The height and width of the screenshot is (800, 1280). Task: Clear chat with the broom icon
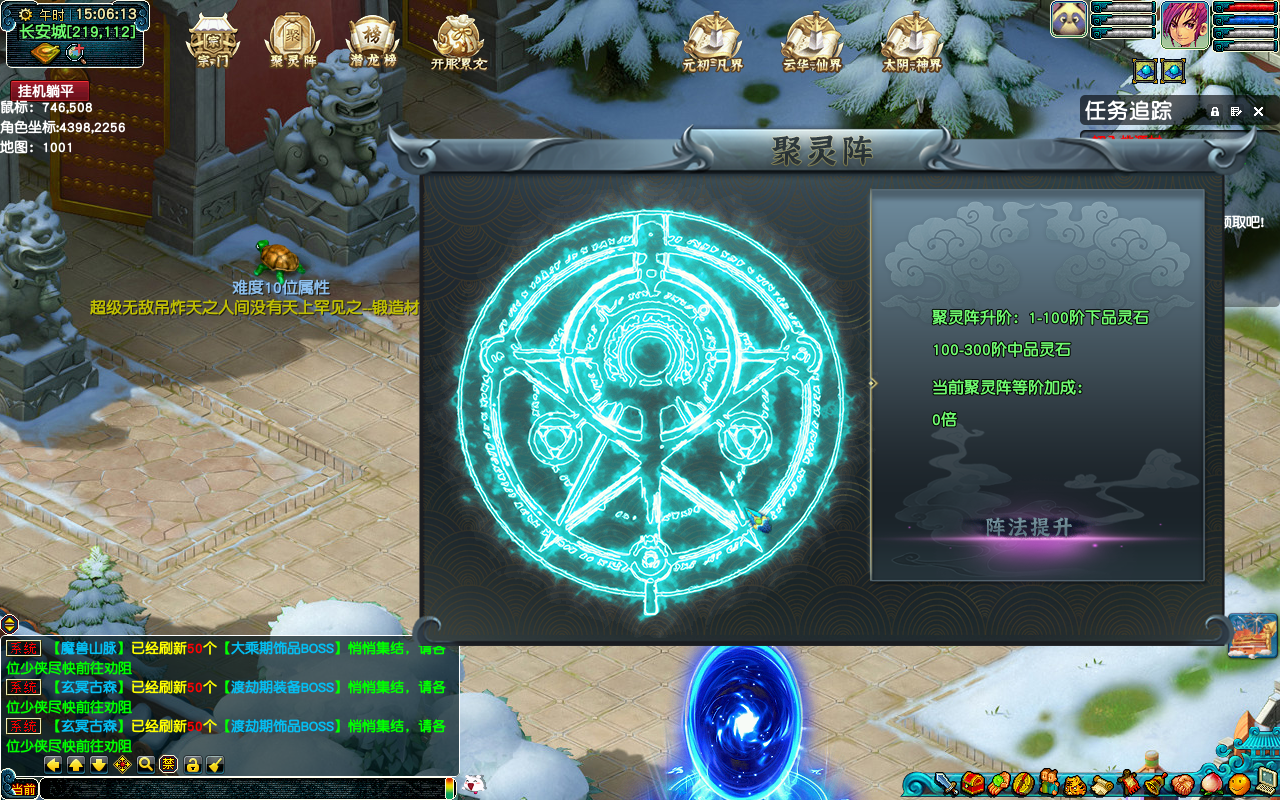click(214, 765)
